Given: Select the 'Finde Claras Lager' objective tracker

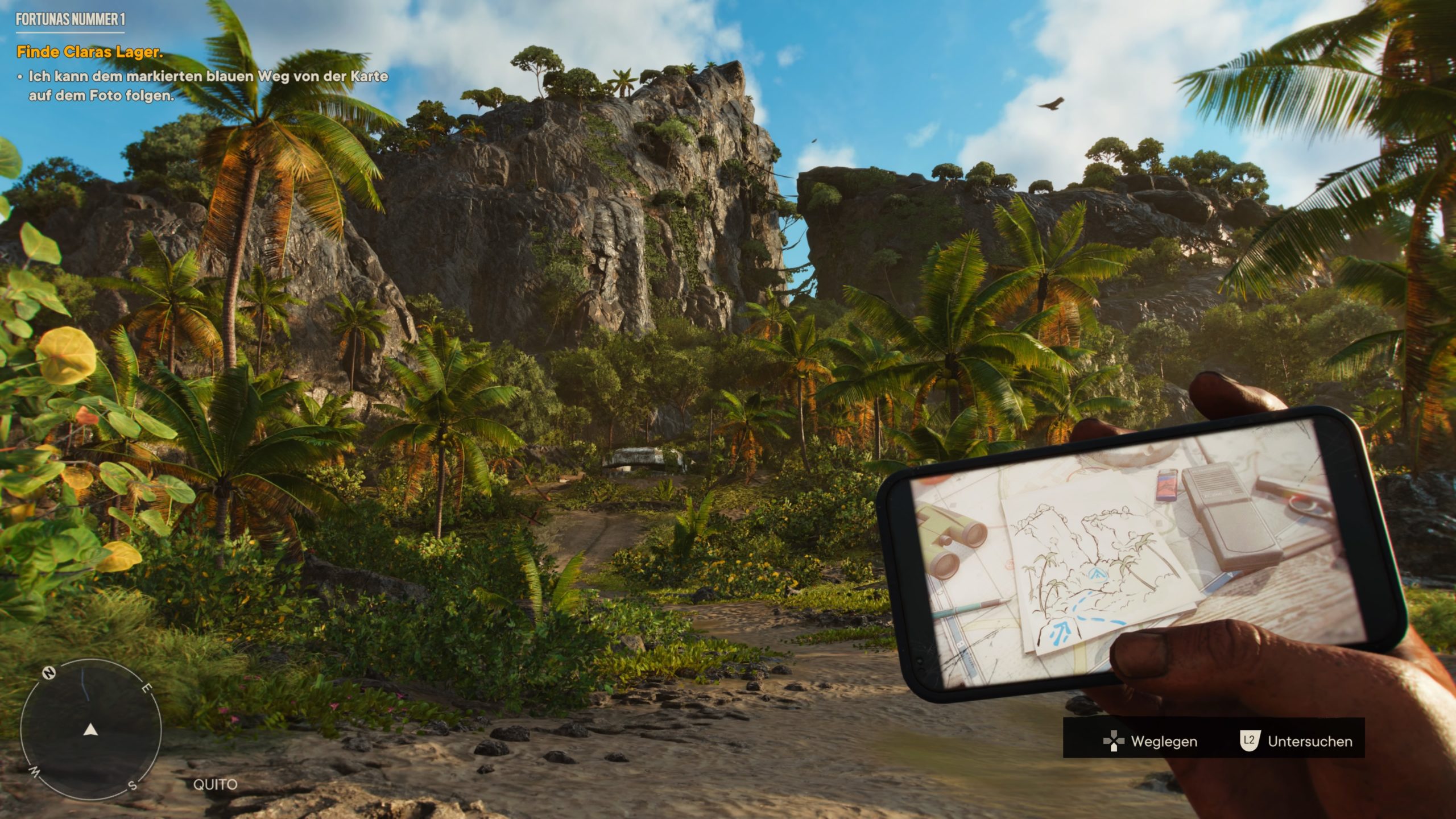Looking at the screenshot, I should [90, 52].
